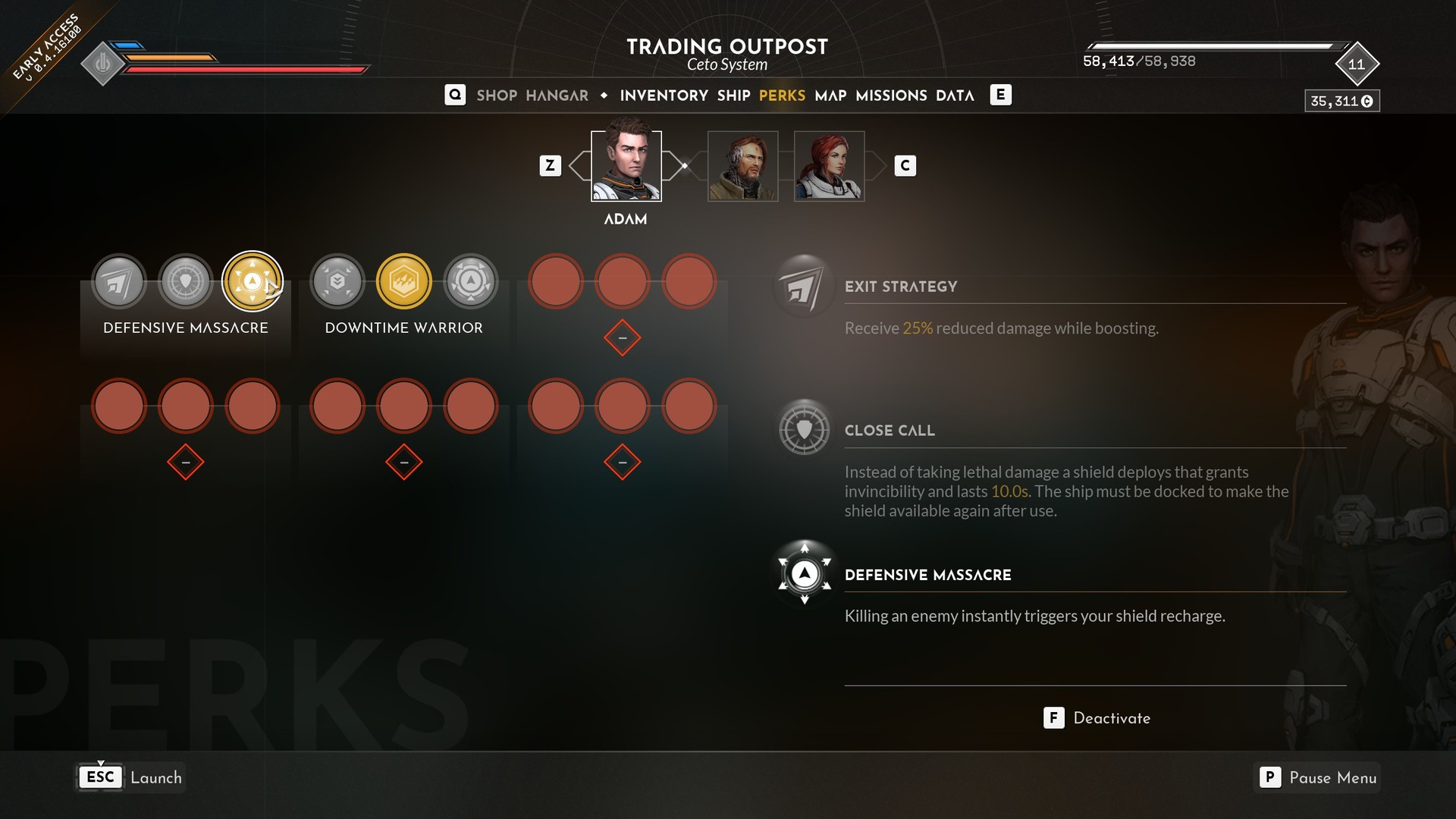
Task: Select the gold Downtime Warrior perk icon
Action: click(404, 282)
